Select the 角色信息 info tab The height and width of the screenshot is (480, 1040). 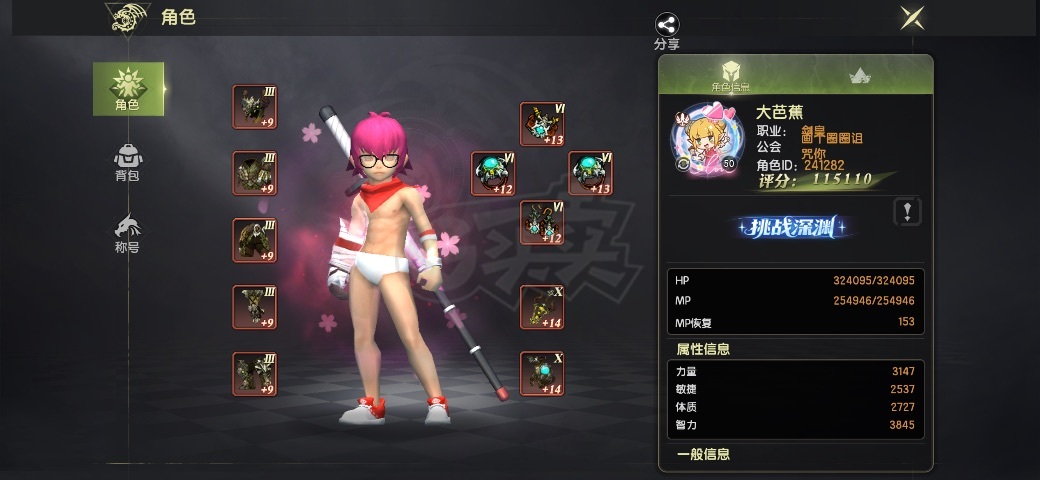coord(731,75)
